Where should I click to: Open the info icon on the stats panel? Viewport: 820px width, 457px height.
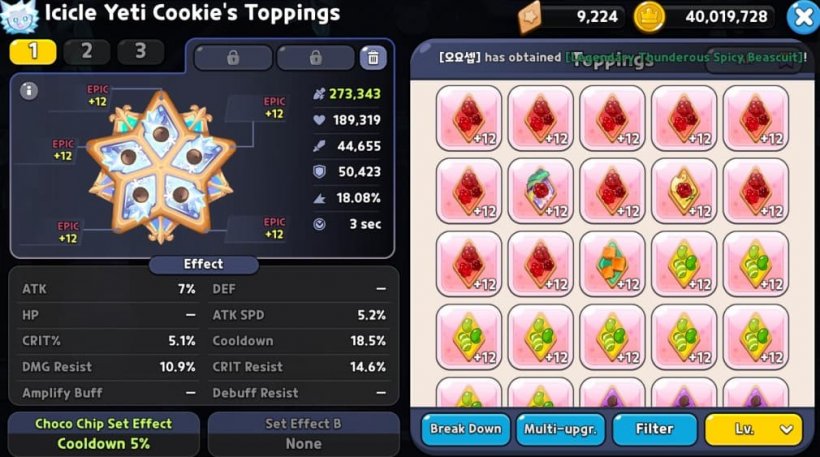[x=29, y=91]
